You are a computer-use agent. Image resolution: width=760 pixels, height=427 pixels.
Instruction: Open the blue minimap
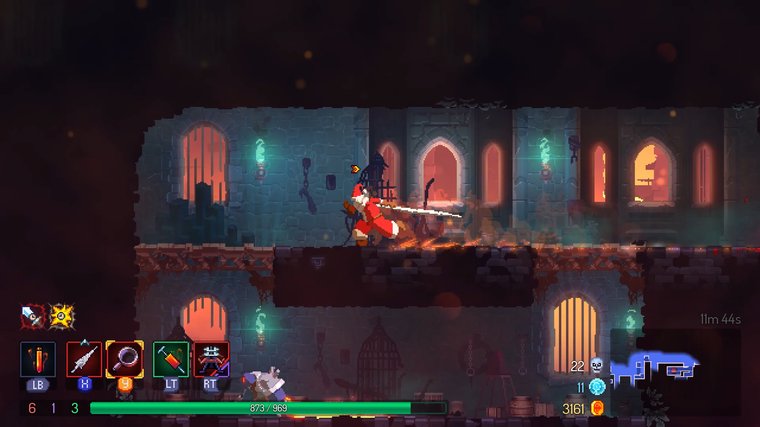point(654,368)
